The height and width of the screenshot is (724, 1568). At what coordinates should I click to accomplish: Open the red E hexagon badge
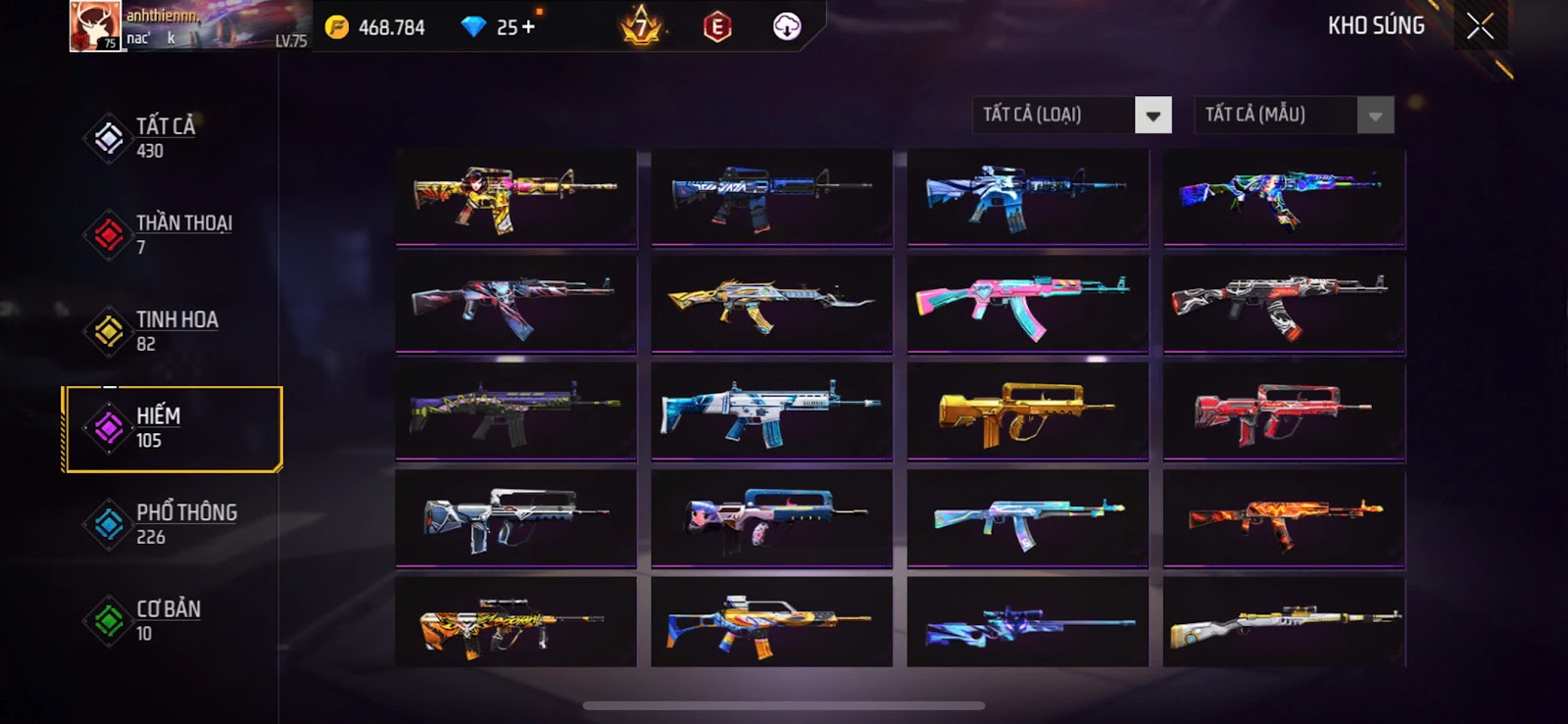717,27
